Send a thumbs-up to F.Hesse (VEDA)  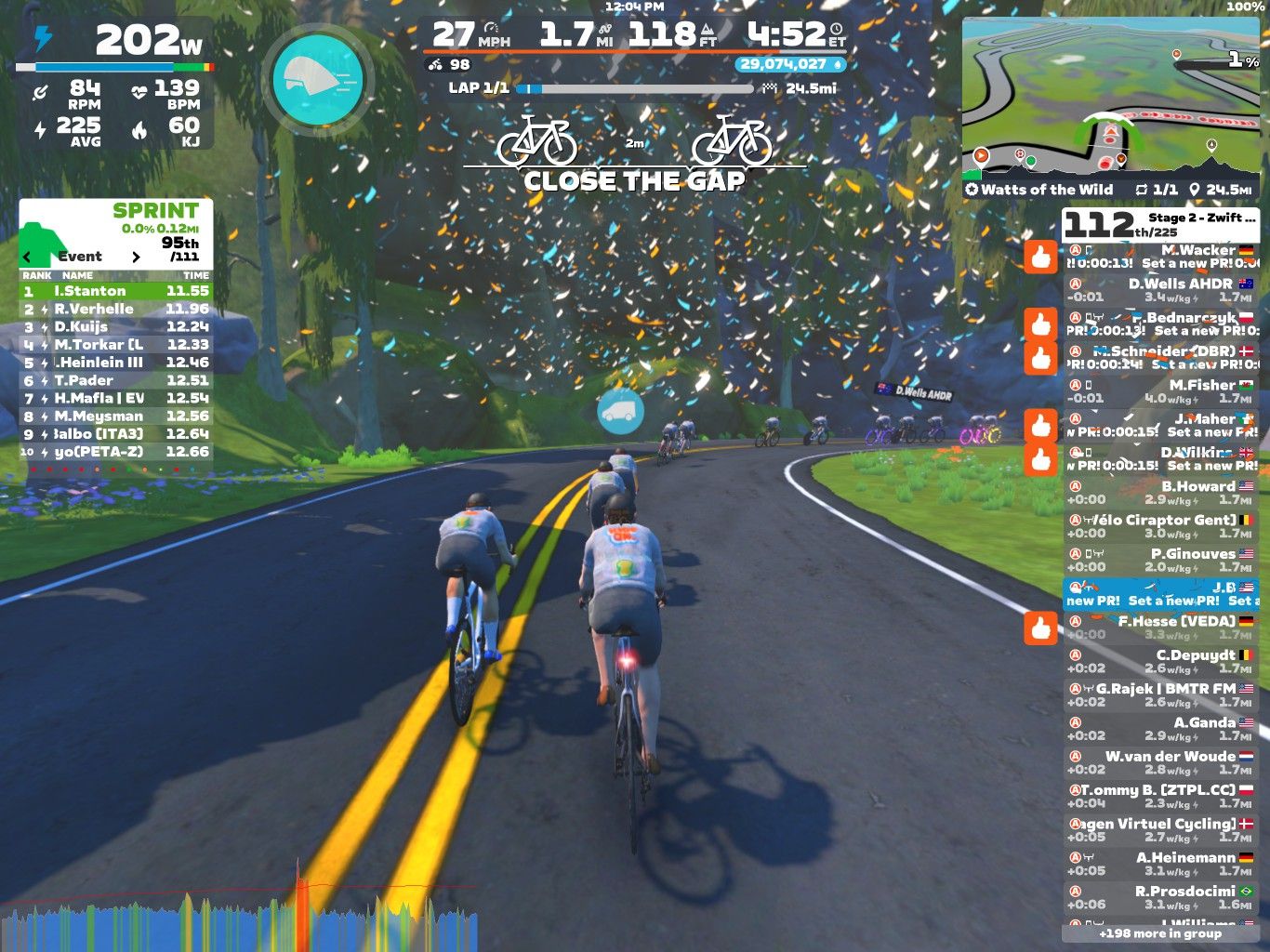click(1040, 628)
